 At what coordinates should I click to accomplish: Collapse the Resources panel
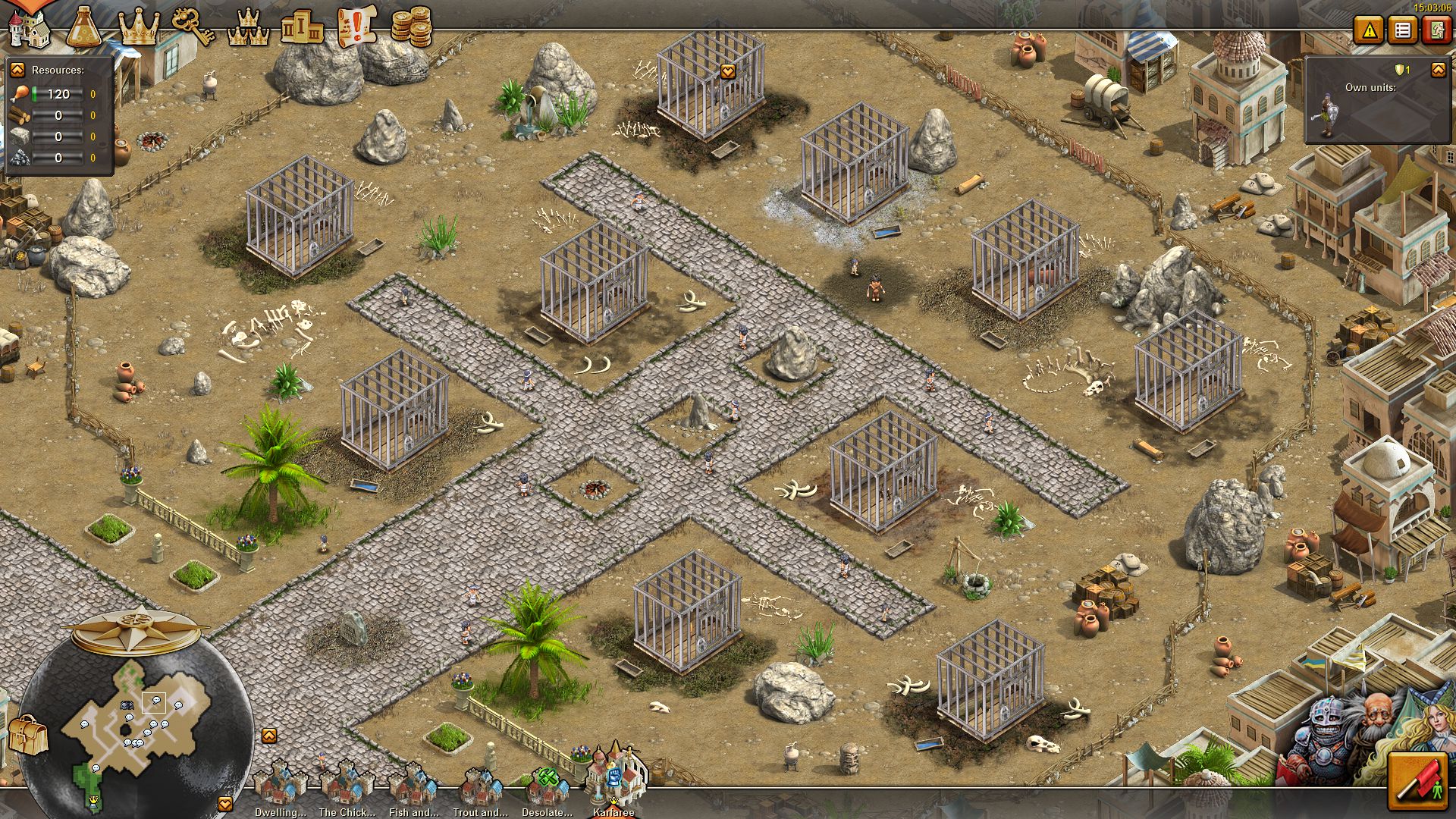tap(17, 70)
